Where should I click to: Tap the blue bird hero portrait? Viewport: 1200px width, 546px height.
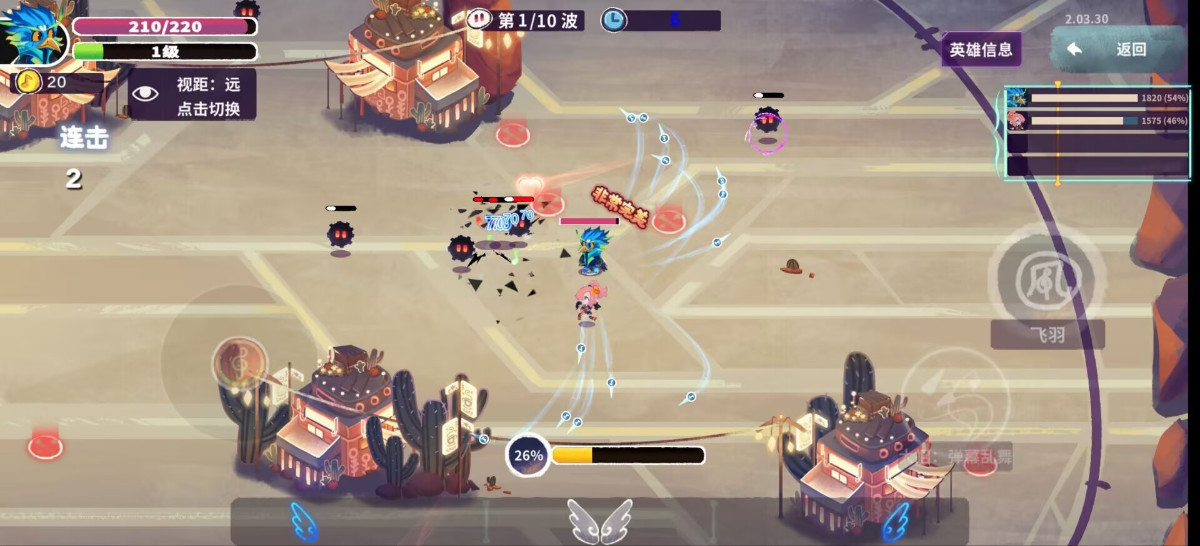[x=32, y=37]
